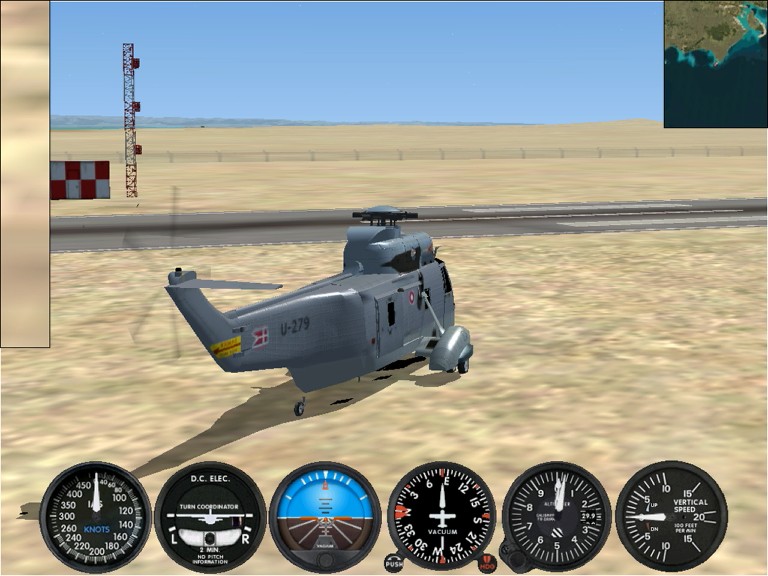The width and height of the screenshot is (768, 576).
Task: Turn the red HDG bug knob
Action: pyautogui.click(x=487, y=564)
